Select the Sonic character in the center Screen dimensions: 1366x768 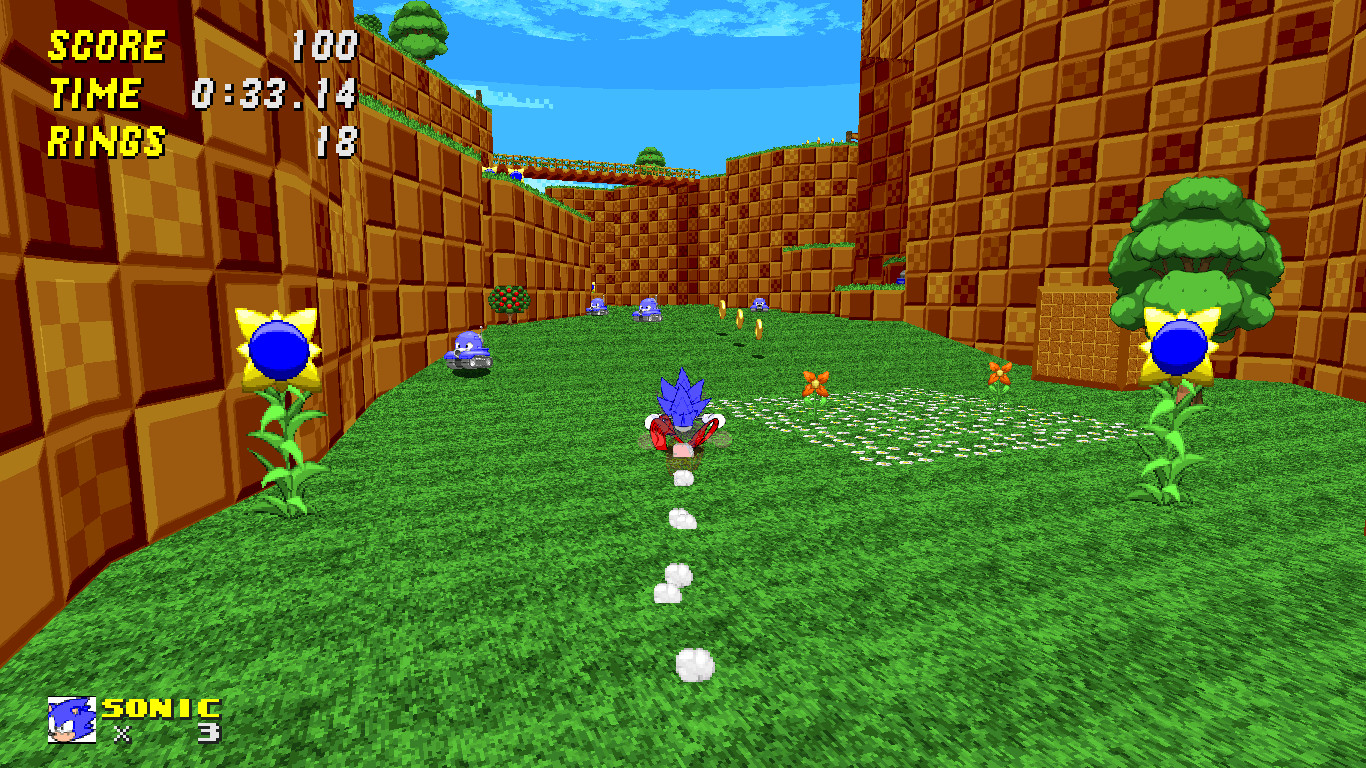683,410
